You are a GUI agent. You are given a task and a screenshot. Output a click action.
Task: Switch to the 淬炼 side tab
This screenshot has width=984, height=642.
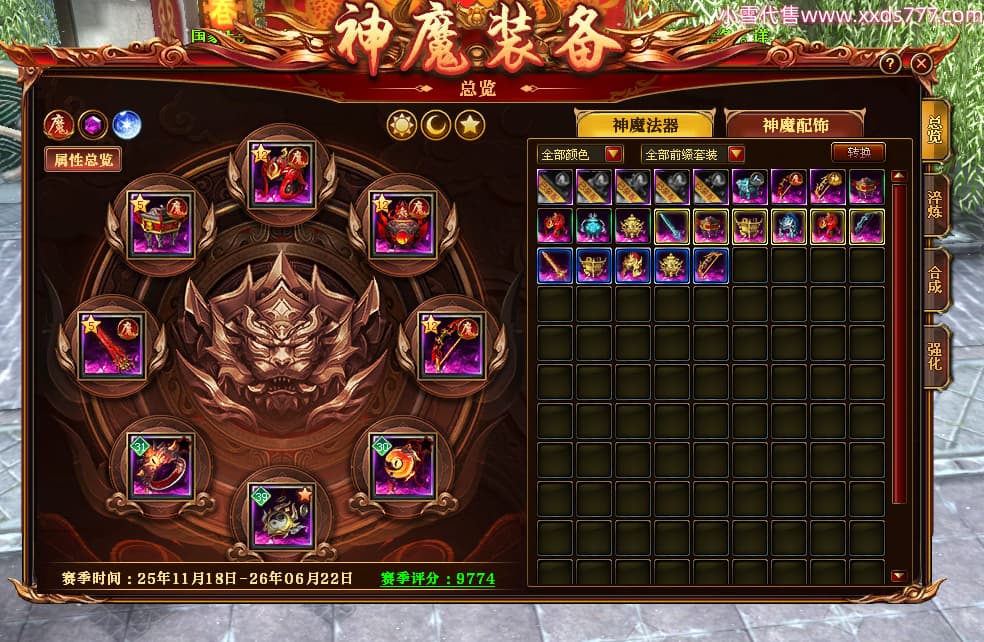[935, 204]
